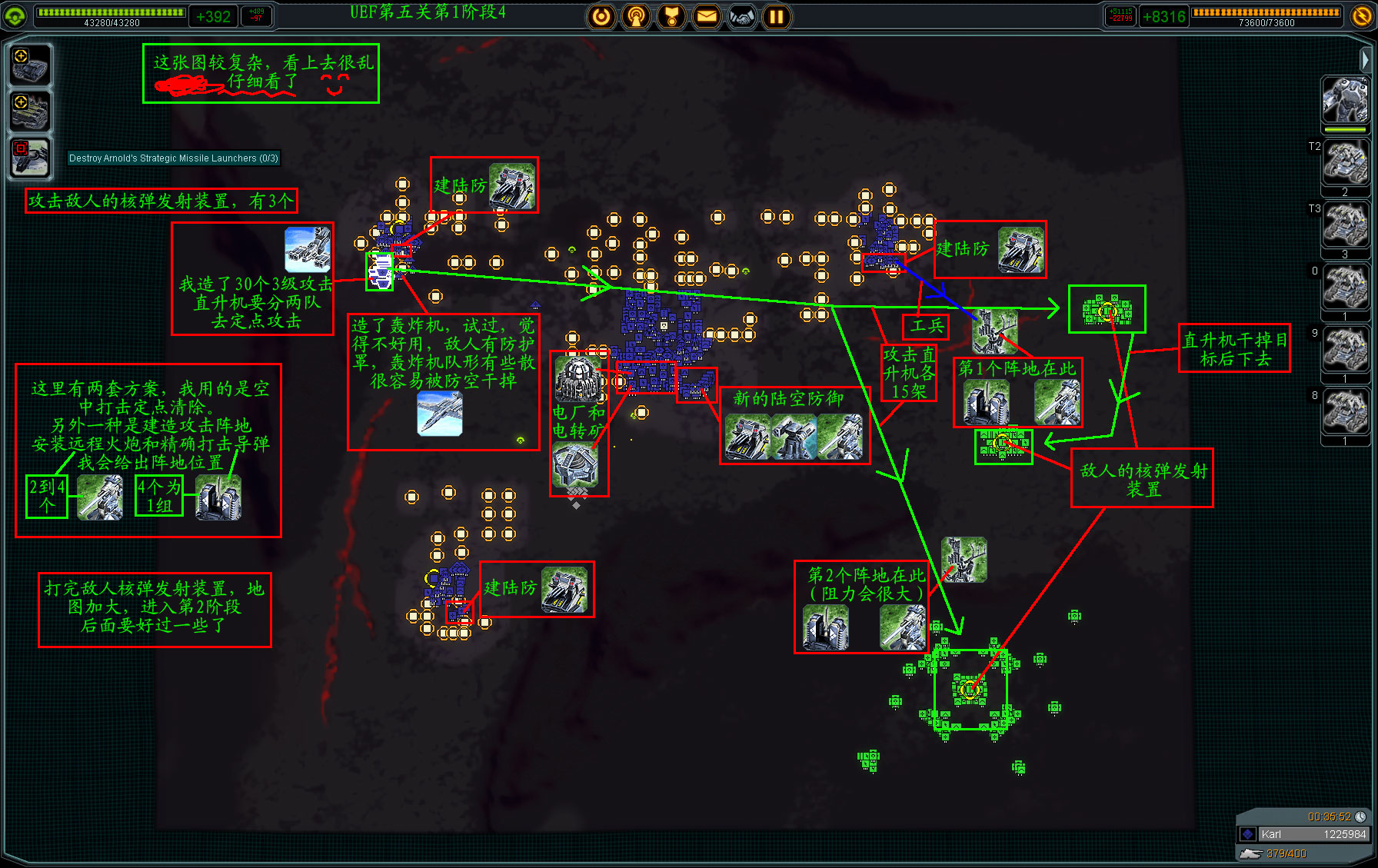1378x868 pixels.
Task: Select the first yellow-marked objective icon
Action: pos(30,65)
